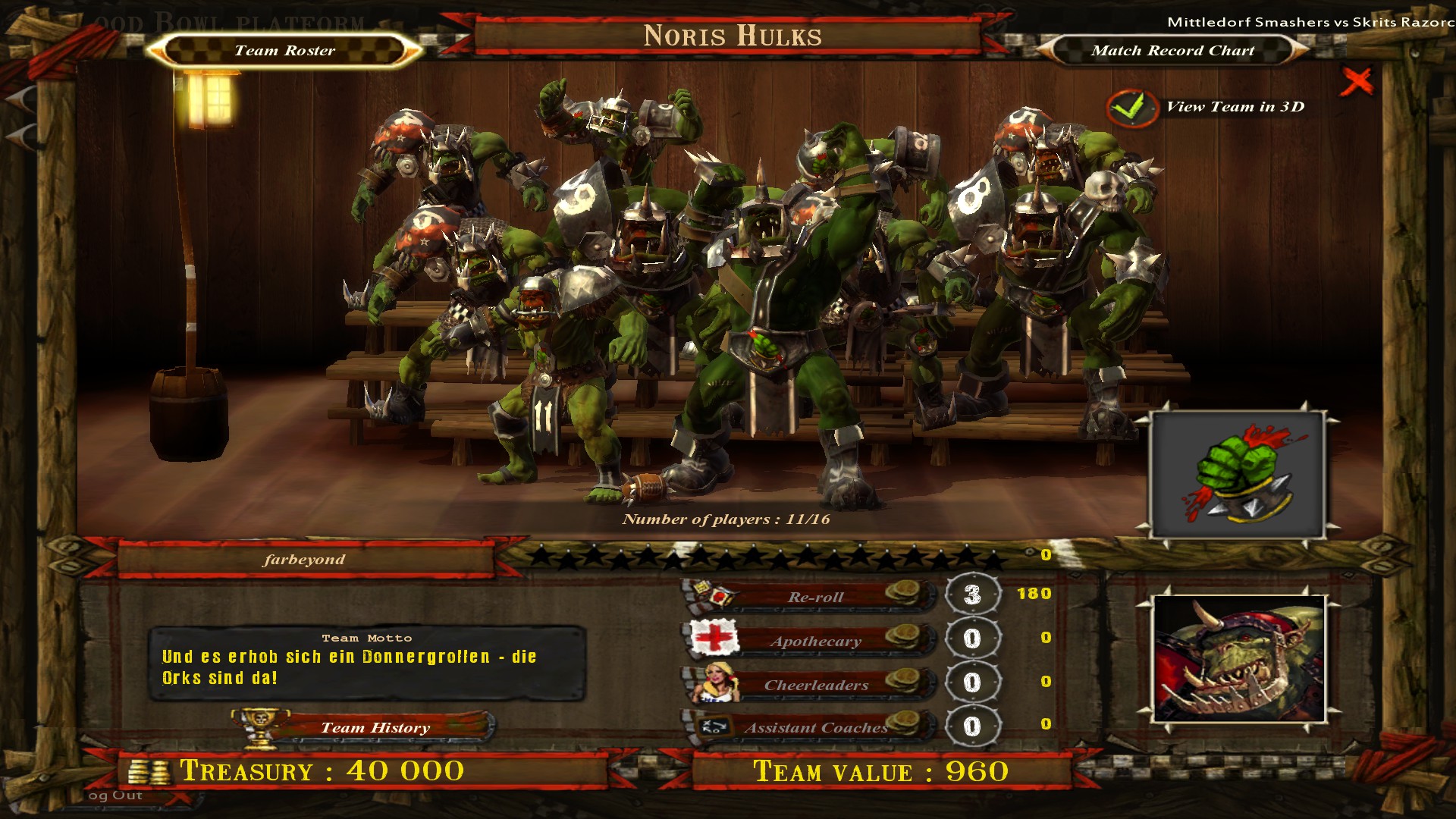This screenshot has width=1456, height=819.
Task: Toggle the View Team in 3D checkbox
Action: [x=1131, y=108]
